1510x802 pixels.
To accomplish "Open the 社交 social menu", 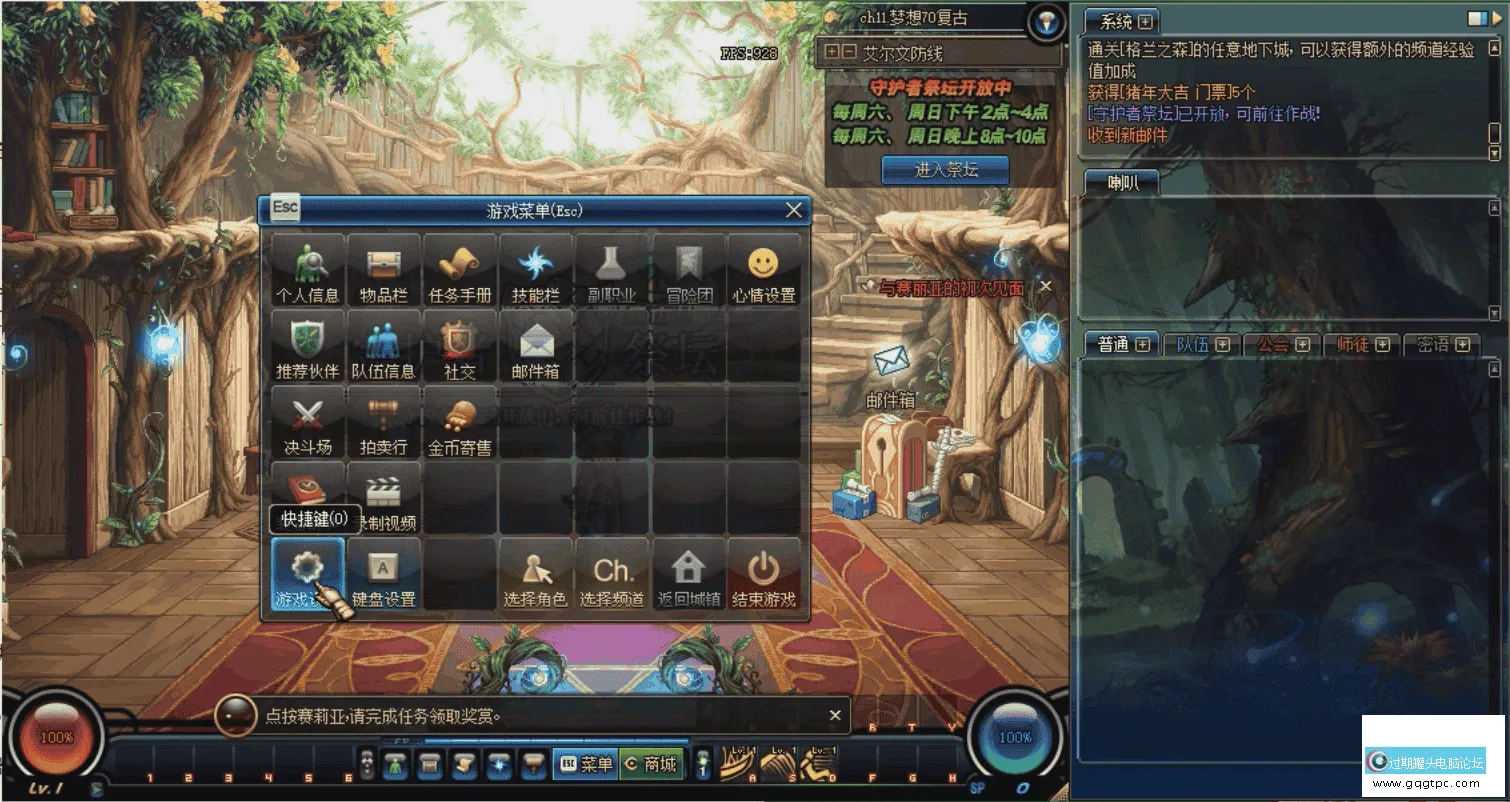I will click(x=460, y=346).
